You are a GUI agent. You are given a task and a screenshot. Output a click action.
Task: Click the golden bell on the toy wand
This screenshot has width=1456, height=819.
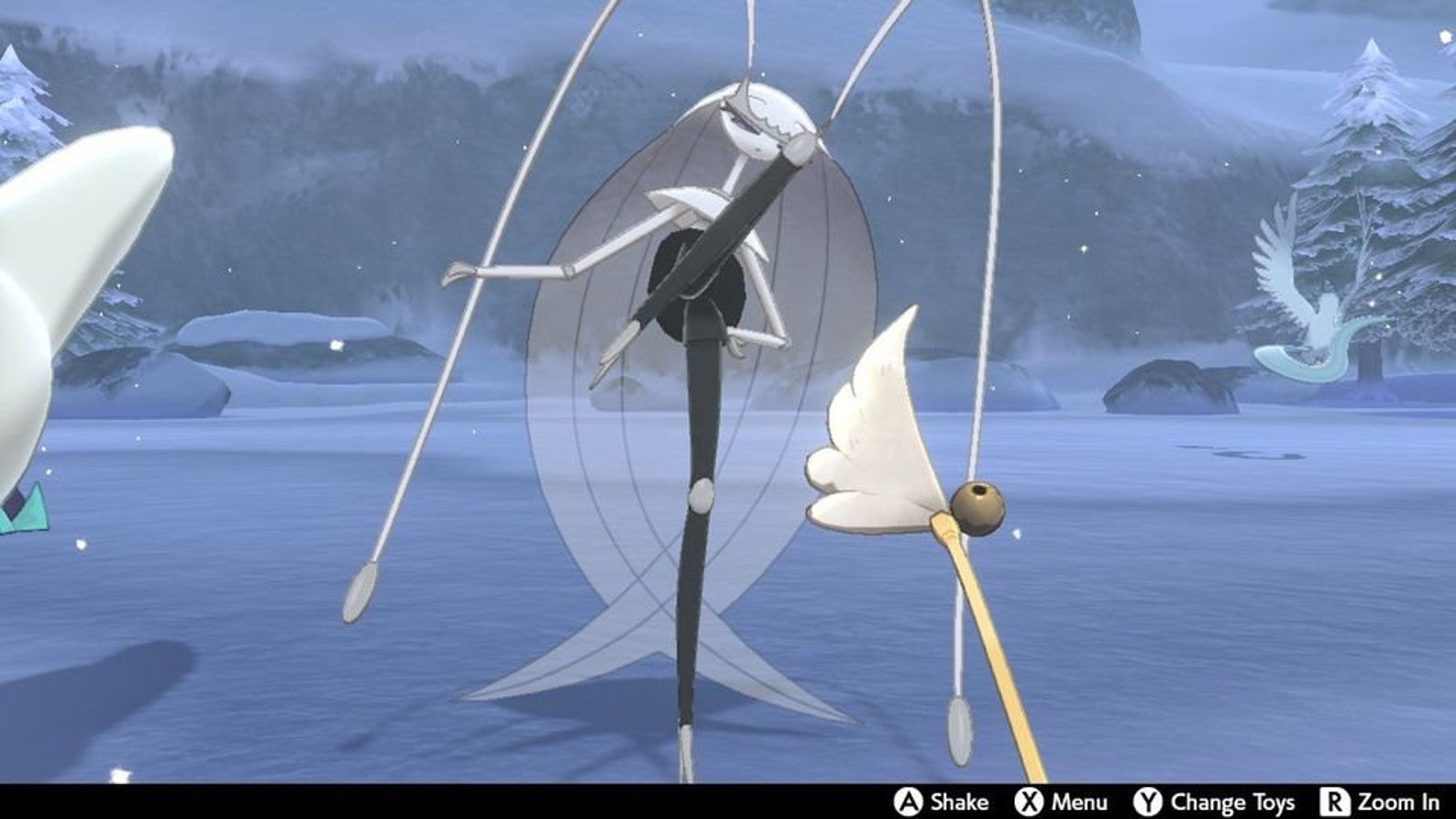(976, 505)
